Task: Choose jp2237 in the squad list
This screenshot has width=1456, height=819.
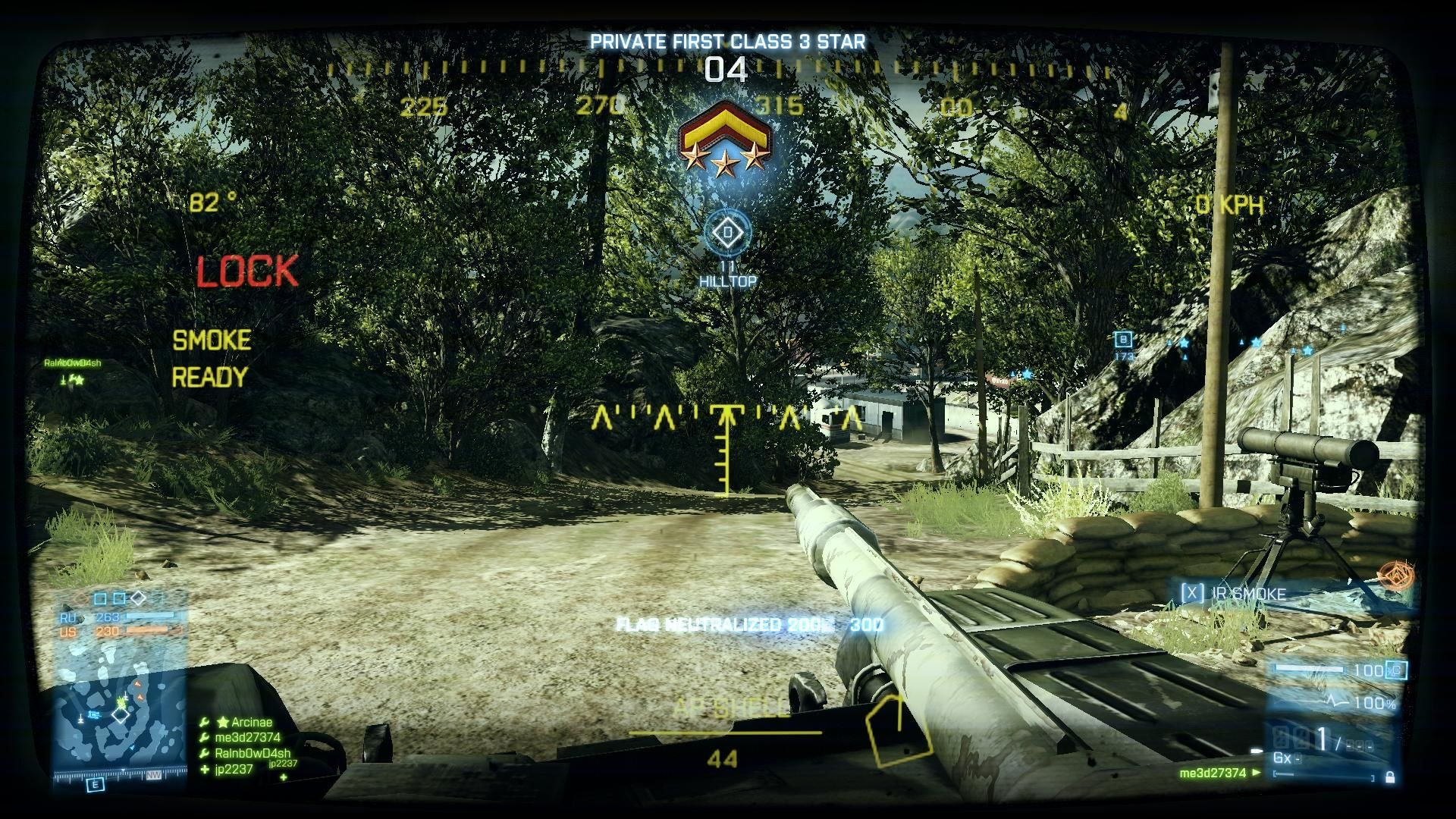Action: tap(234, 769)
